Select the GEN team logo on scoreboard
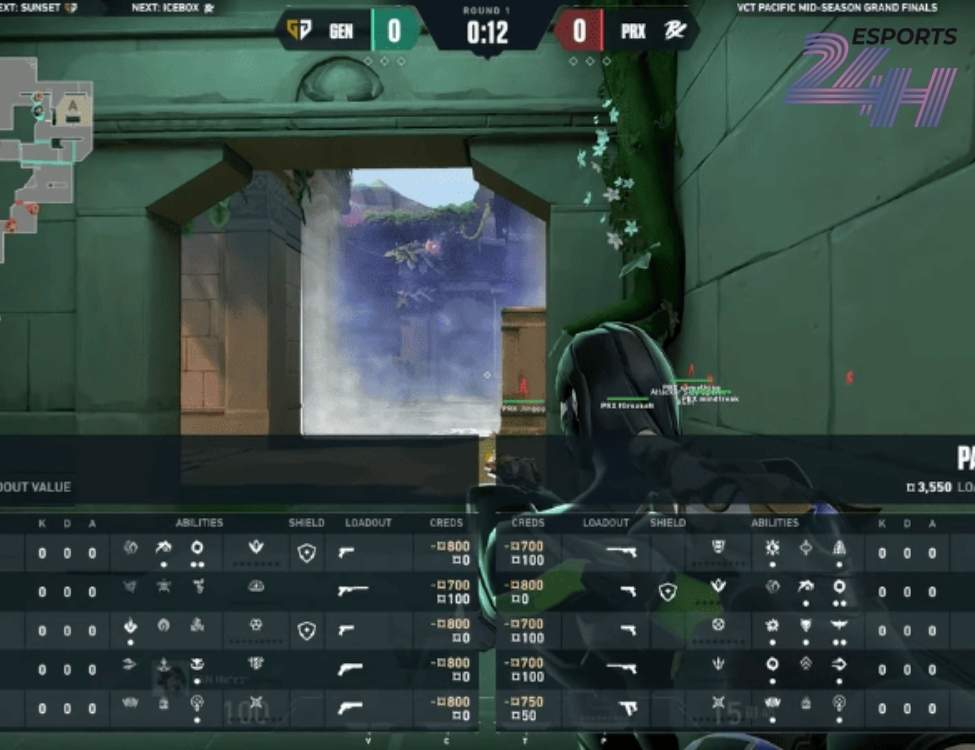Viewport: 975px width, 750px height. click(x=298, y=30)
